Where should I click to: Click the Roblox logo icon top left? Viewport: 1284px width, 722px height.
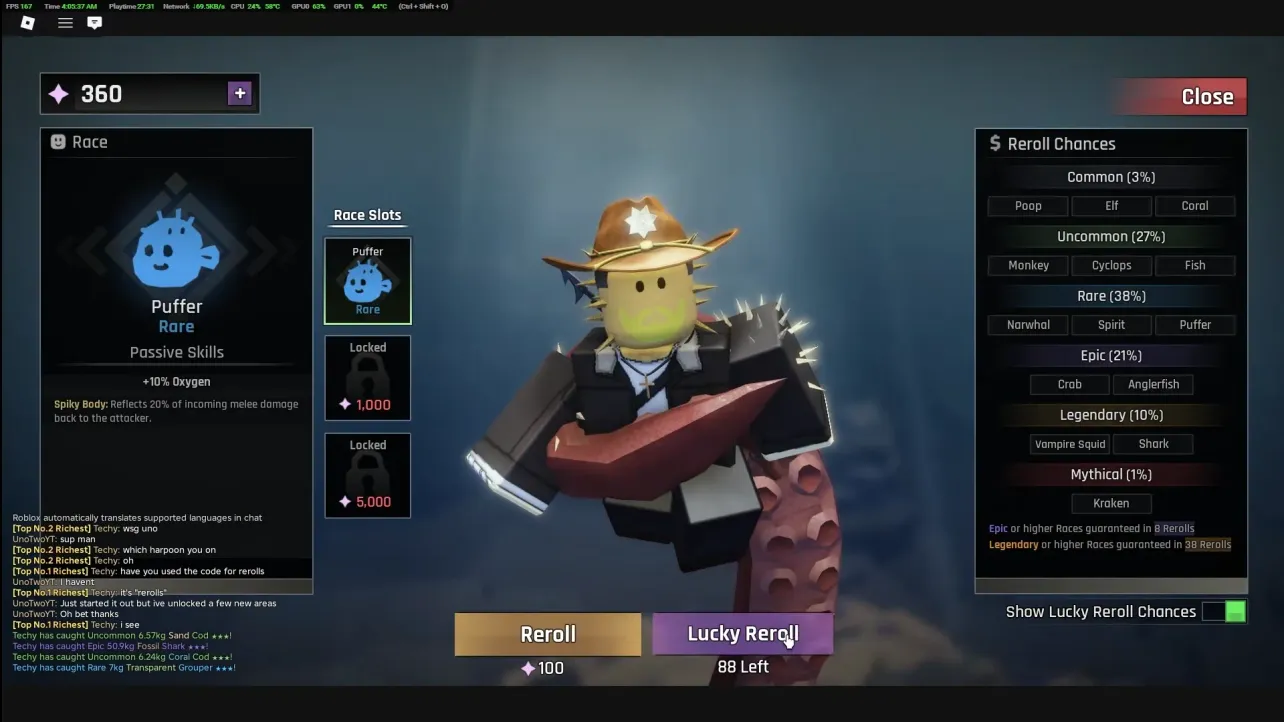27,23
